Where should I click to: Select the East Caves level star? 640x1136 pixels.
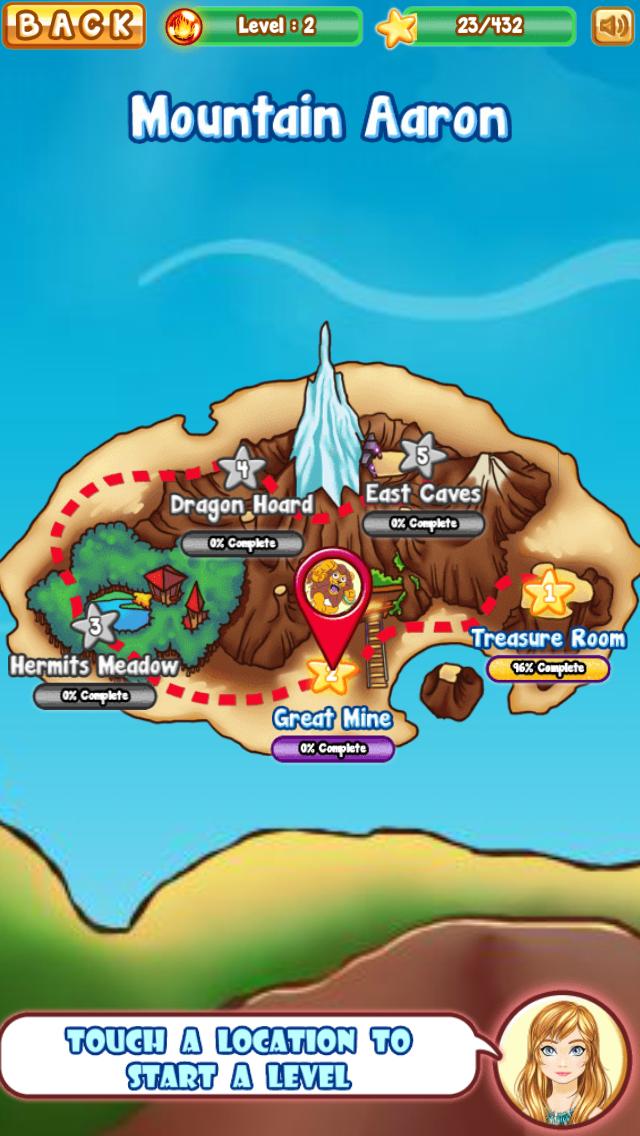coord(423,457)
